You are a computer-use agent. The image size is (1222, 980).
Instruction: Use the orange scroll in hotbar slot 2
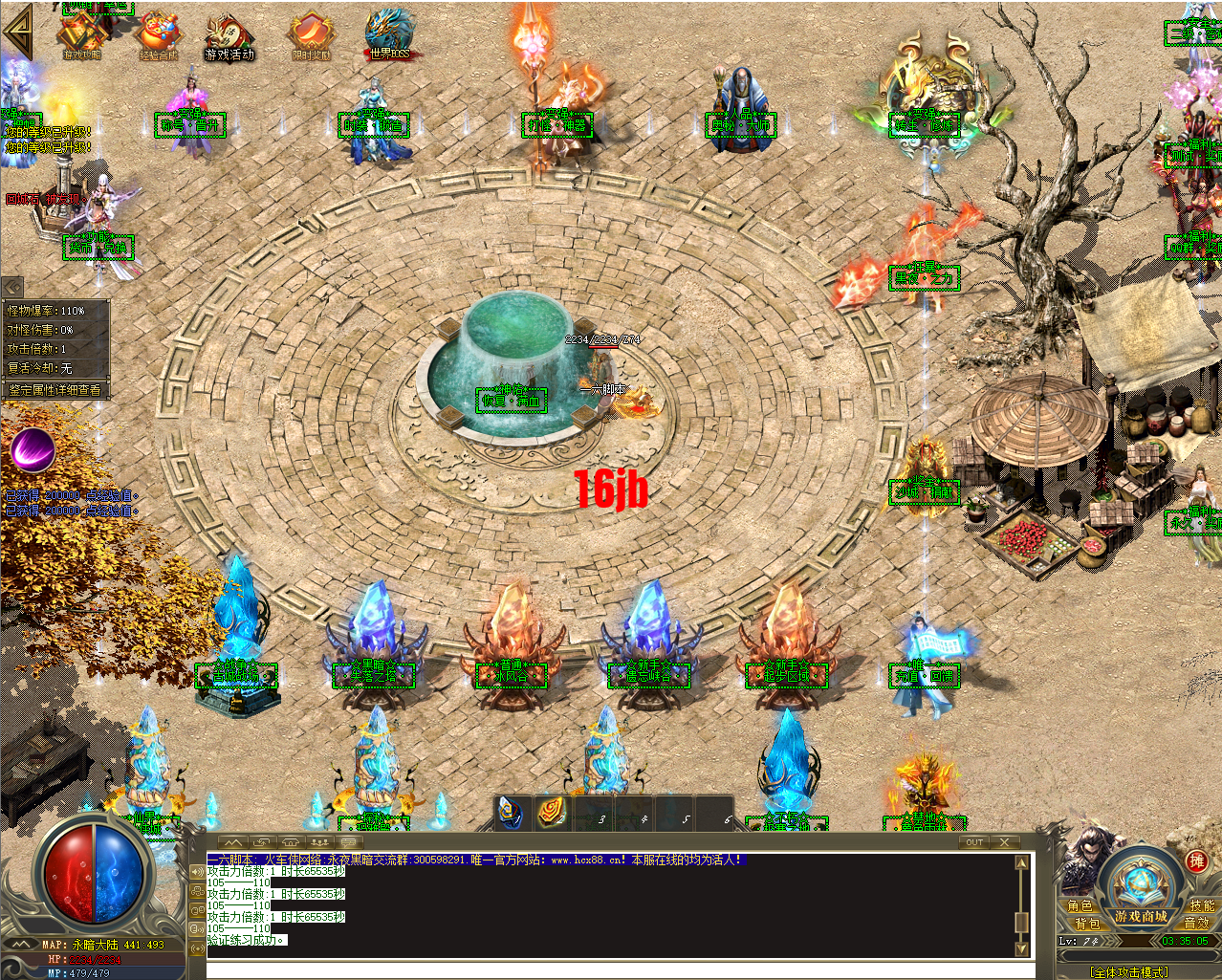[552, 814]
